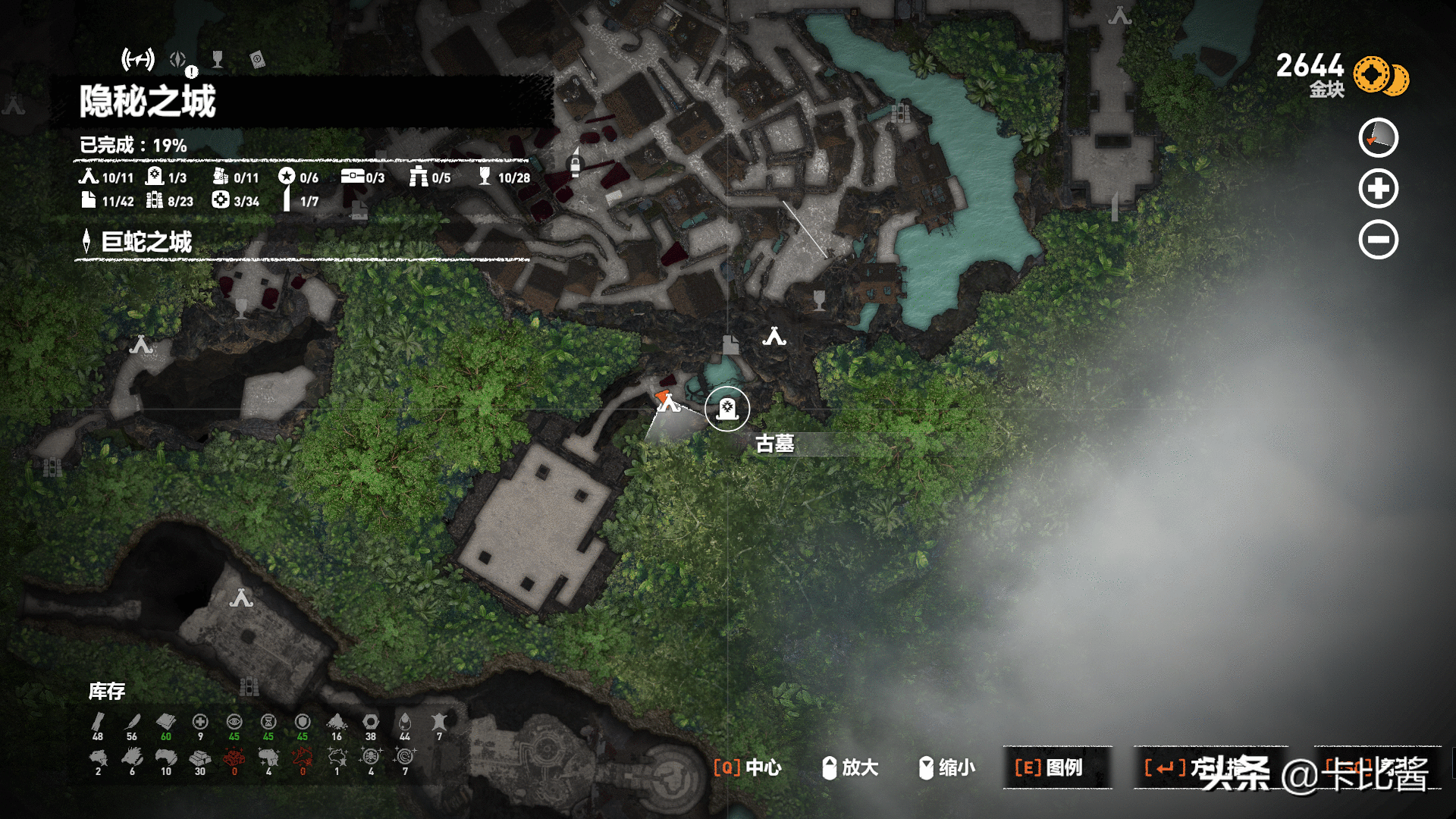Open the 图例 legend button
Image resolution: width=1456 pixels, height=819 pixels.
(x=1057, y=767)
